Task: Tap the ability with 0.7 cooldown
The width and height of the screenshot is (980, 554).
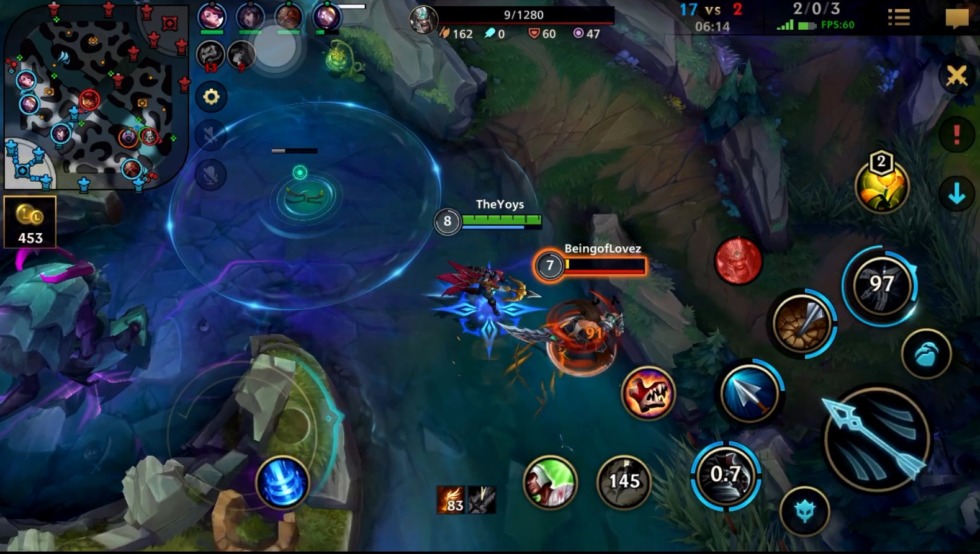Action: 725,475
